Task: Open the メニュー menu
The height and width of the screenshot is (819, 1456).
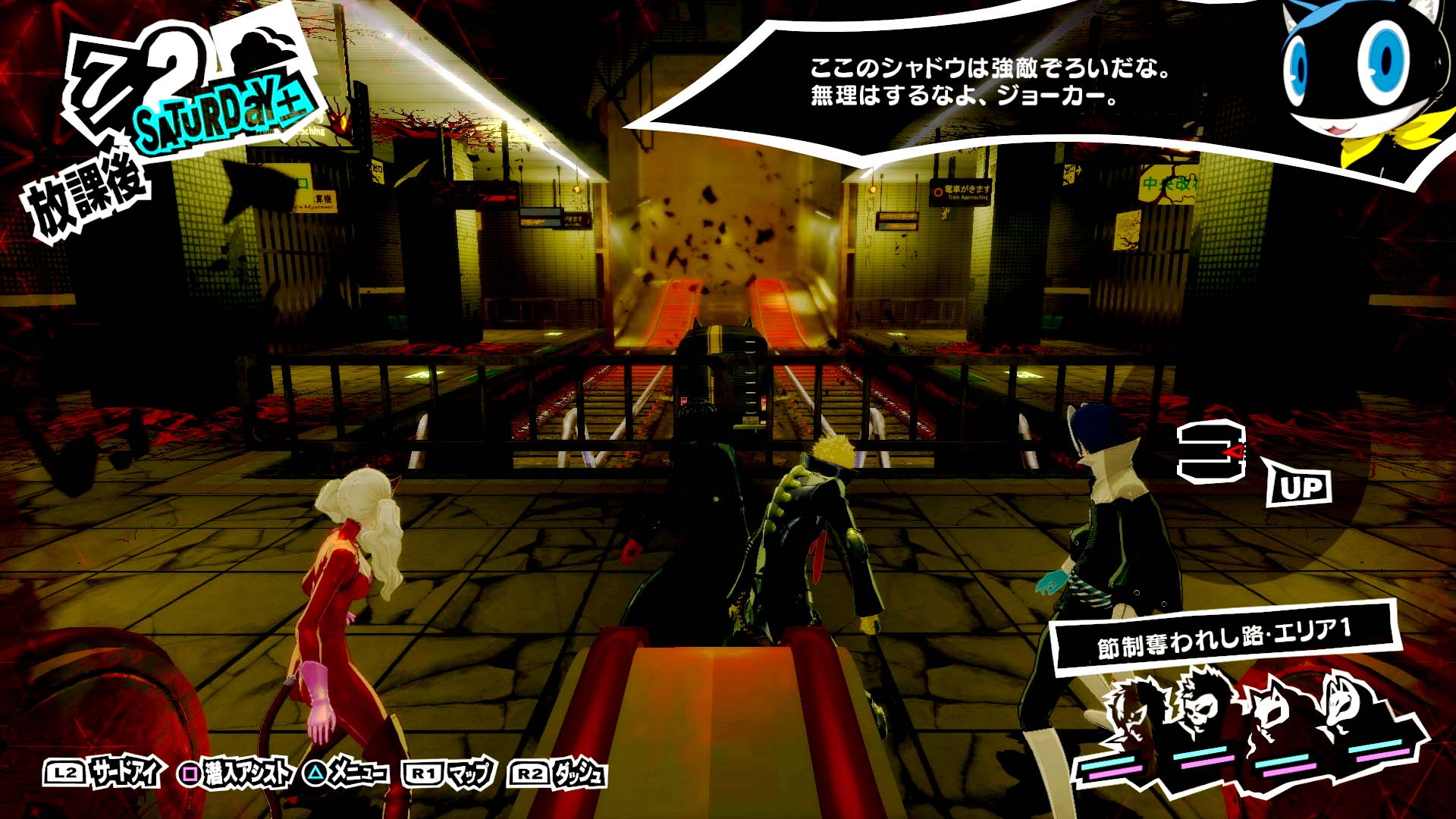Action: (x=346, y=773)
